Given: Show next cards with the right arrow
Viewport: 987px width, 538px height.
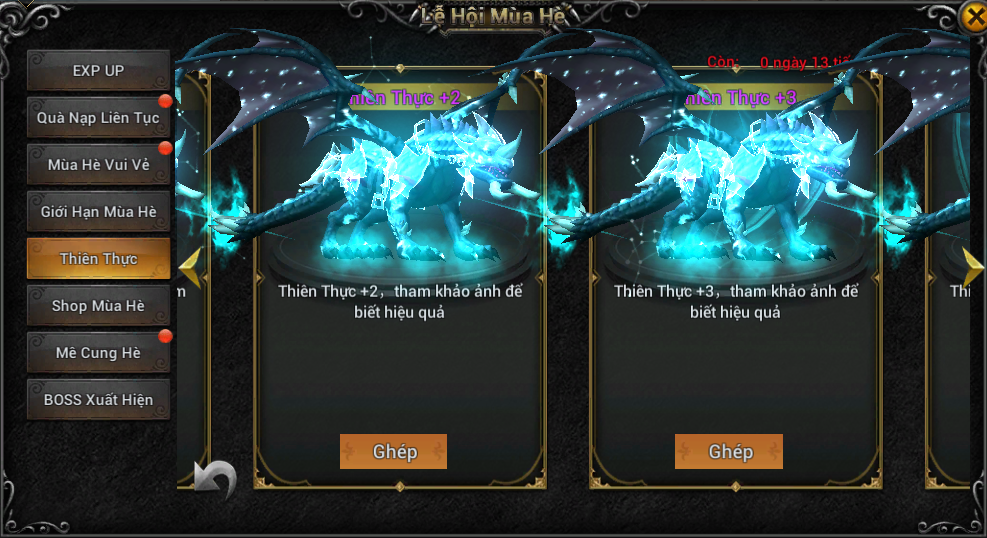Looking at the screenshot, I should pos(973,266).
